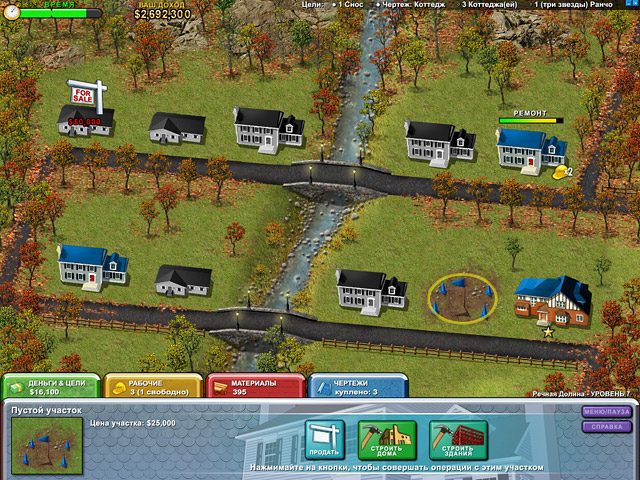This screenshot has height=480, width=640.
Task: Select the Чертежи blueprints tab
Action: [x=357, y=387]
